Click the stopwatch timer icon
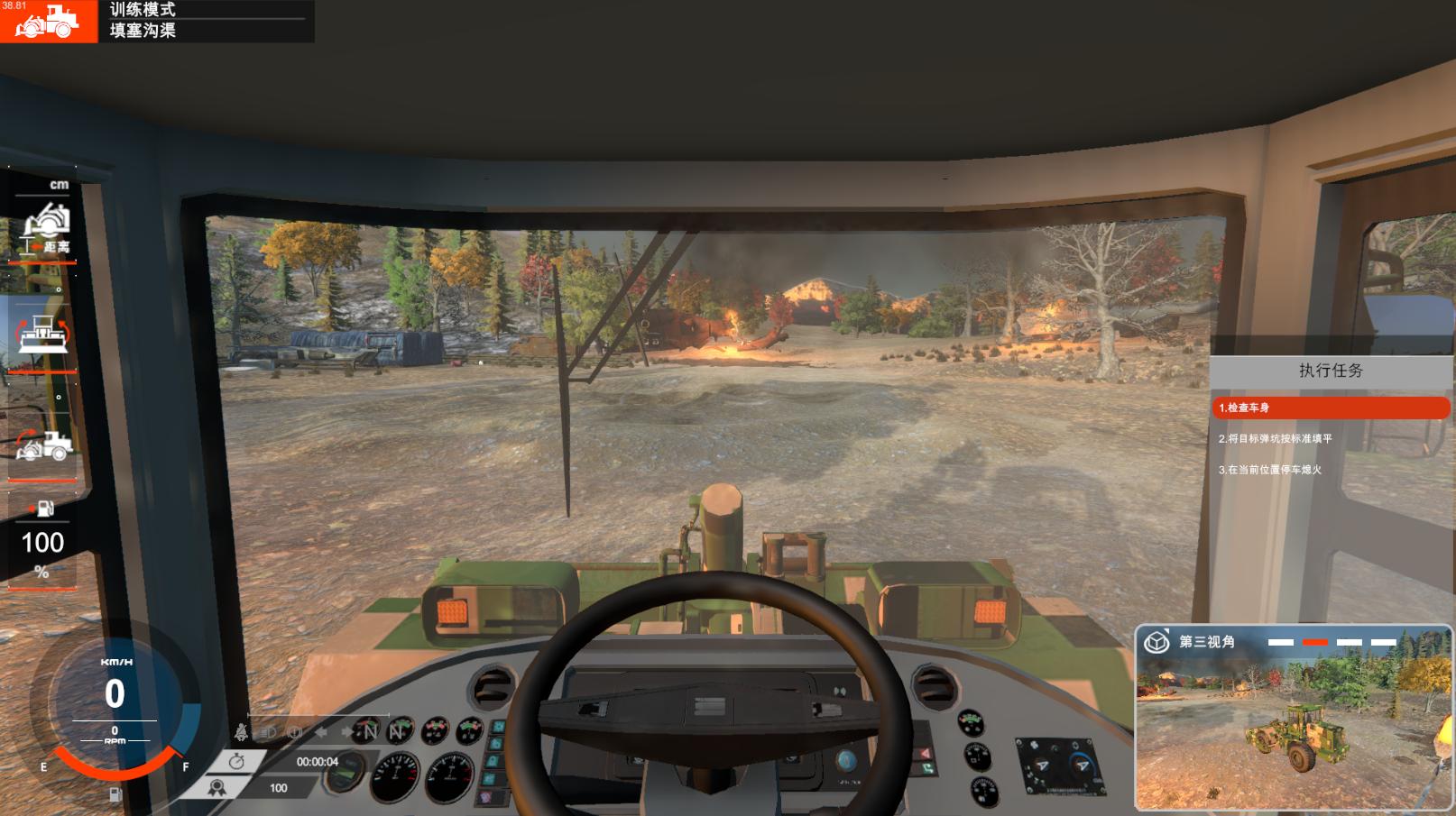The image size is (1456, 816). 236,762
